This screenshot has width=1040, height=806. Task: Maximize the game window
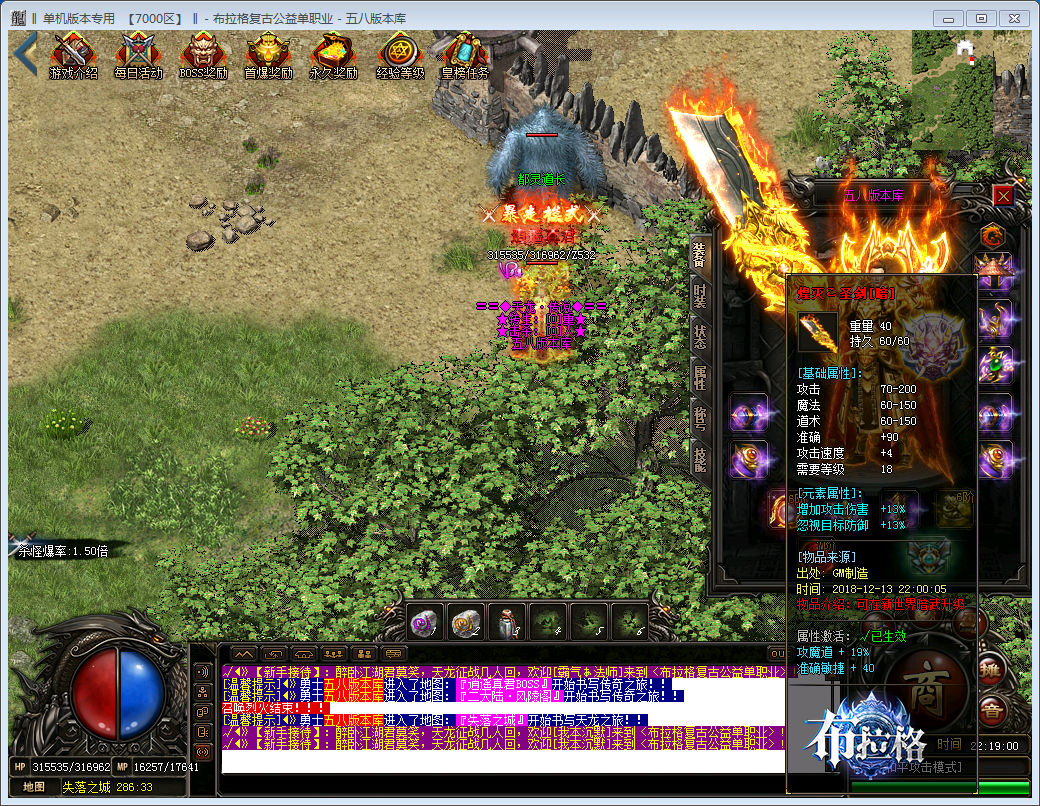(x=982, y=18)
